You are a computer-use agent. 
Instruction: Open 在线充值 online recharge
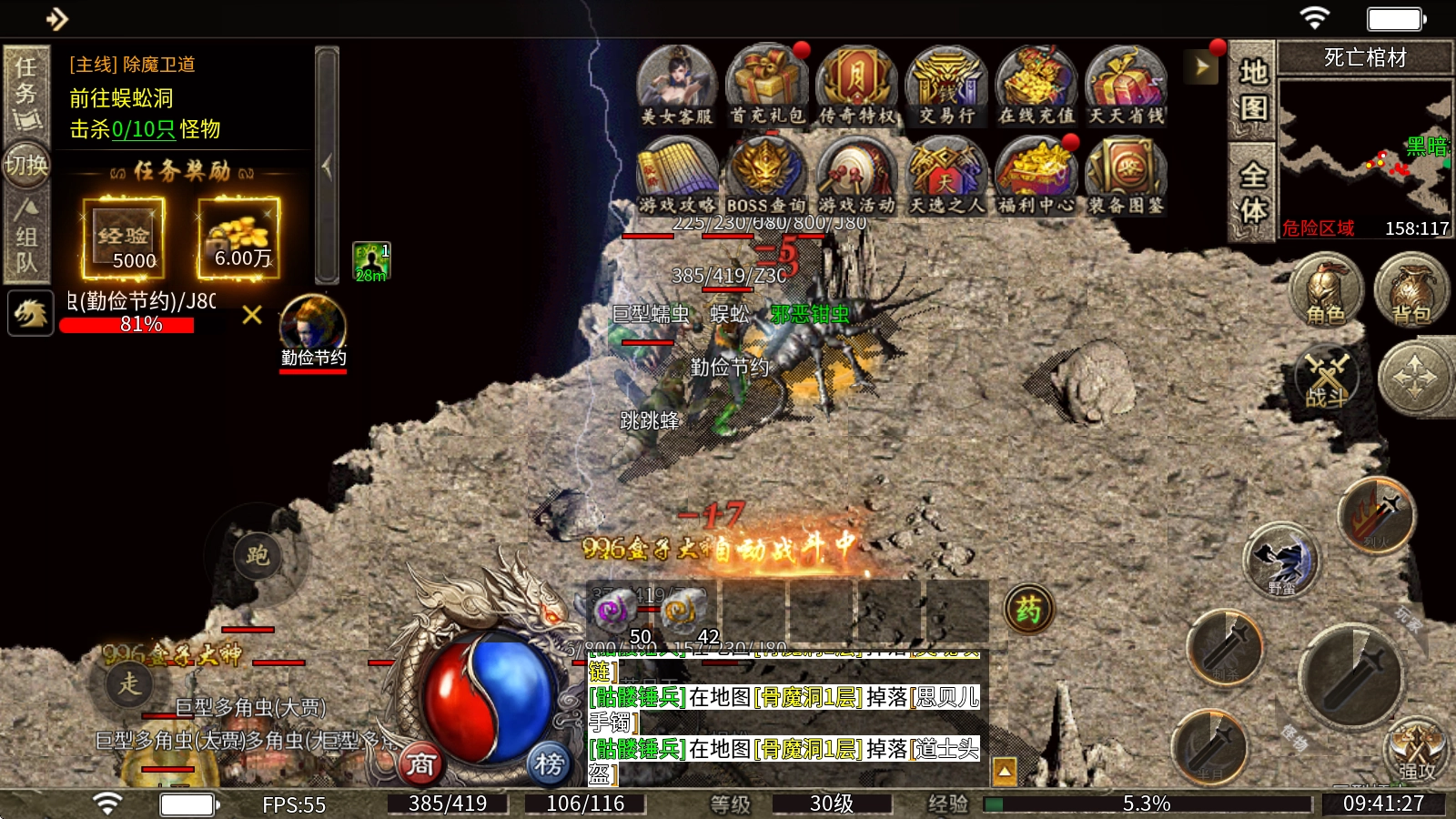1036,86
